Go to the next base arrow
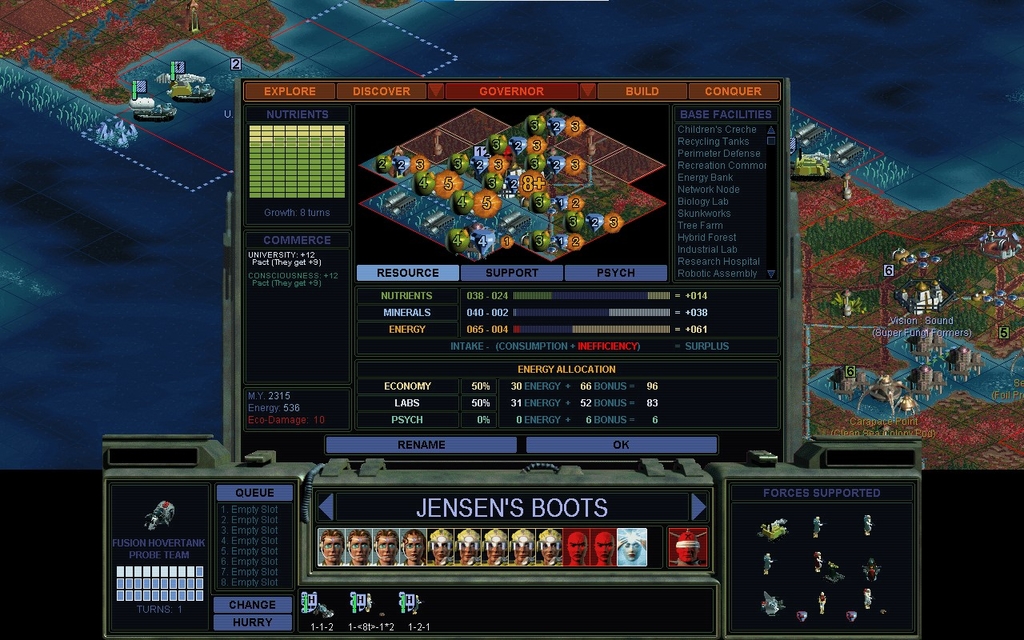1024x640 pixels. coord(699,507)
